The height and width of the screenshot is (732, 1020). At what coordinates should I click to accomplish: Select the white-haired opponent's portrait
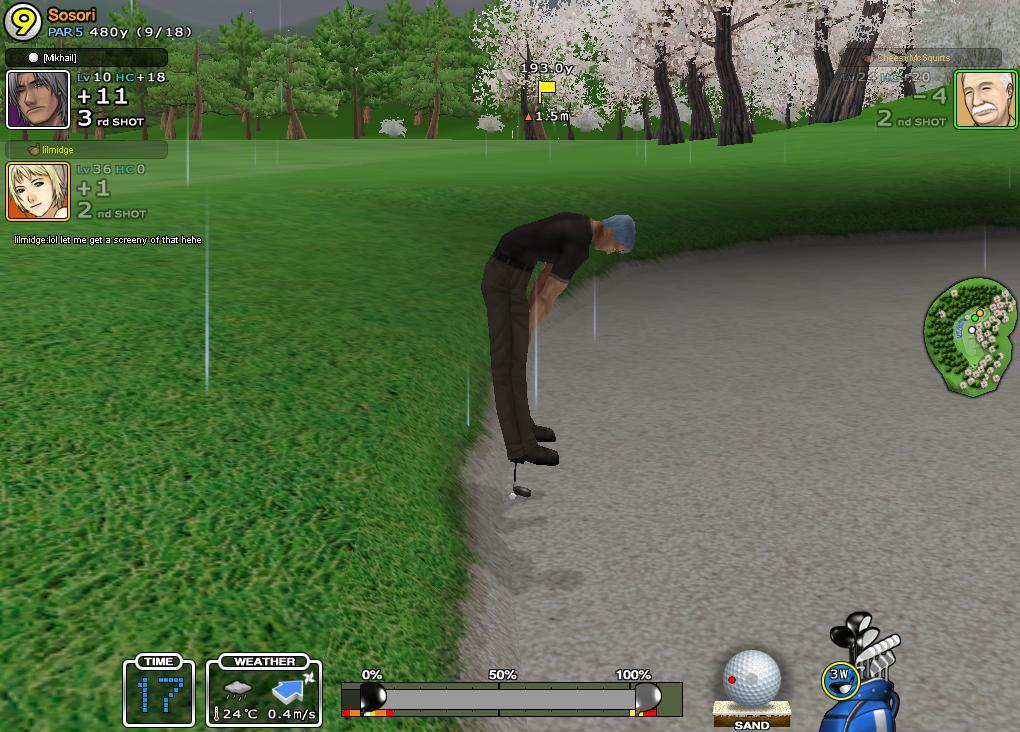click(985, 99)
